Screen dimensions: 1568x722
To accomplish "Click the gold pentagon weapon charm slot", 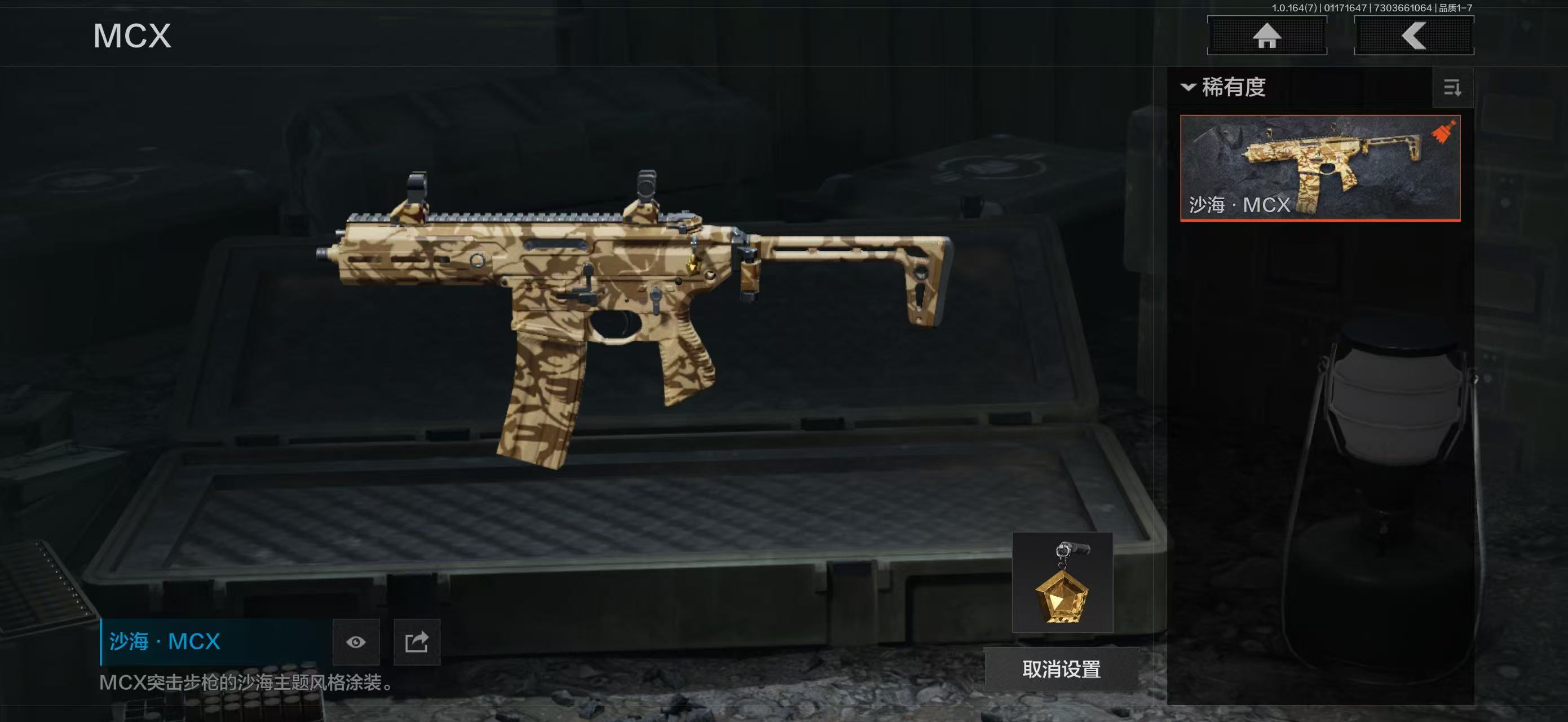I will coord(1062,583).
